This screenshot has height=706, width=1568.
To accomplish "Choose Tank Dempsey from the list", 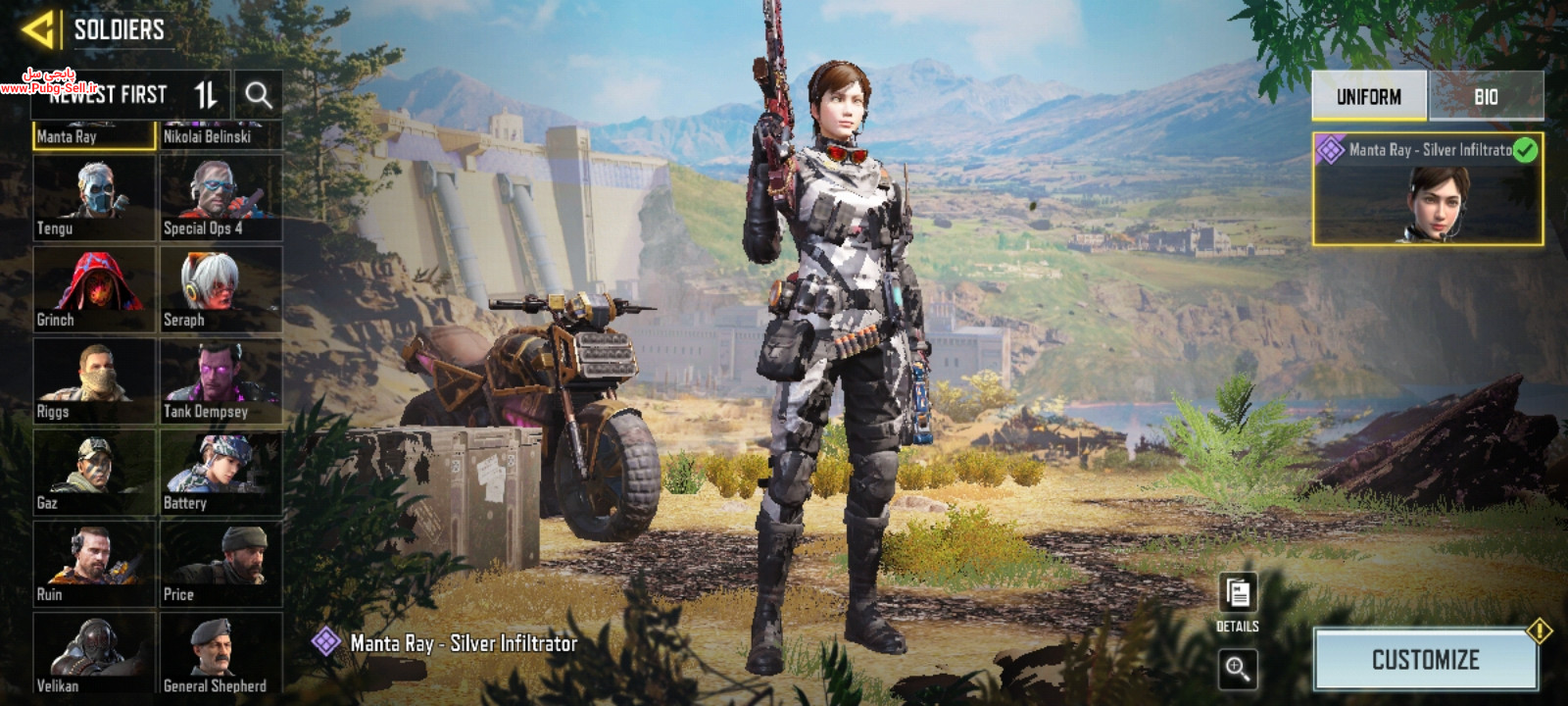I will (221, 380).
